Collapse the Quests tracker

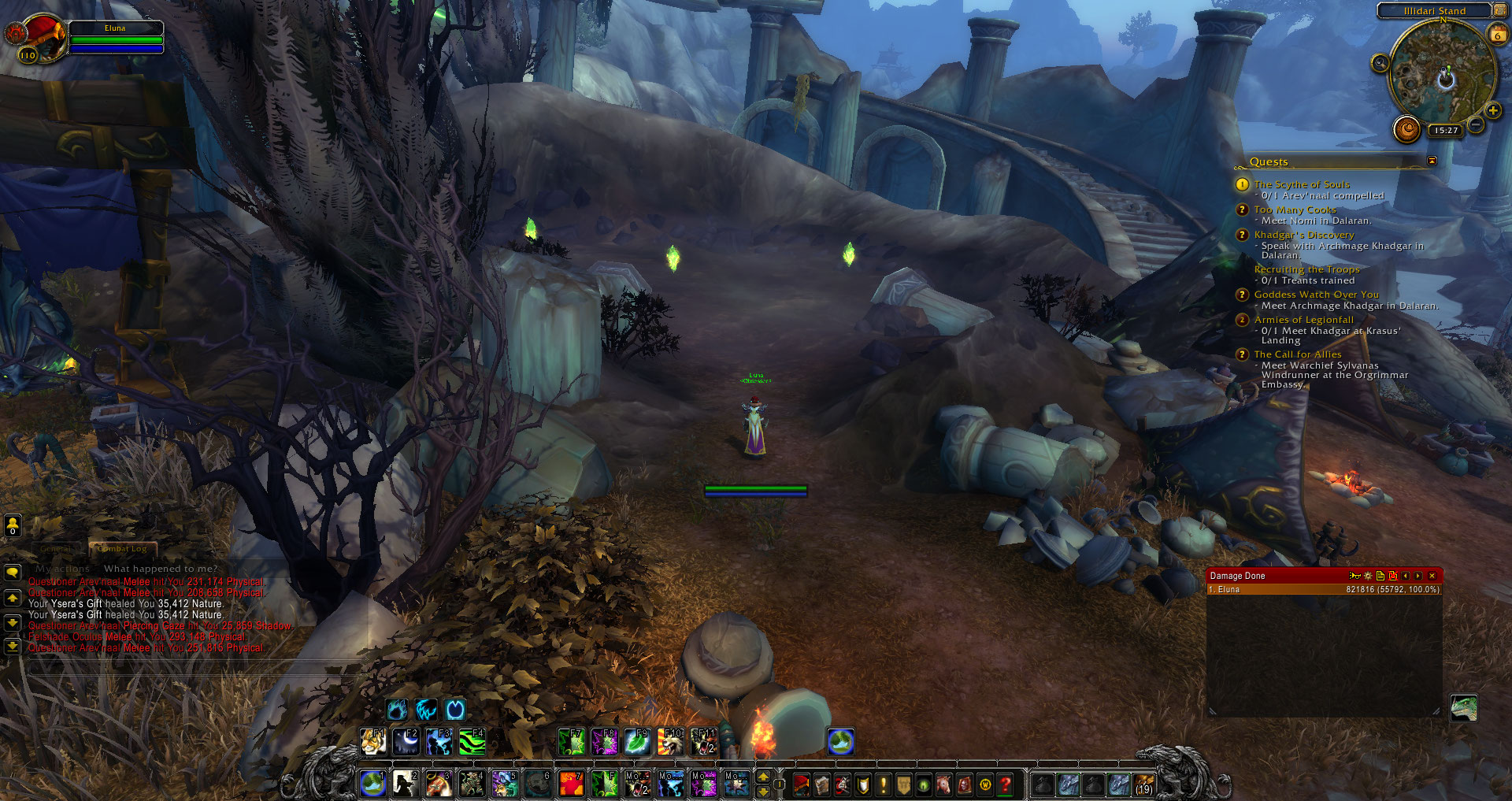tap(1432, 161)
